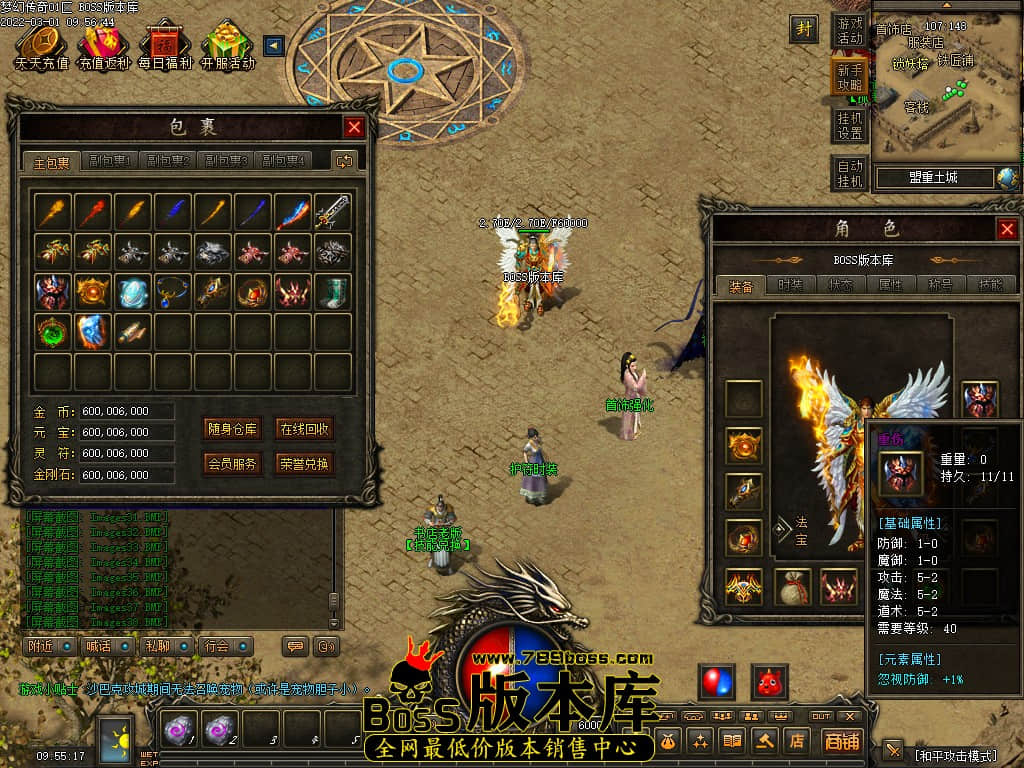The image size is (1024, 768).
Task: Open the 商铺 shop button
Action: pos(841,741)
